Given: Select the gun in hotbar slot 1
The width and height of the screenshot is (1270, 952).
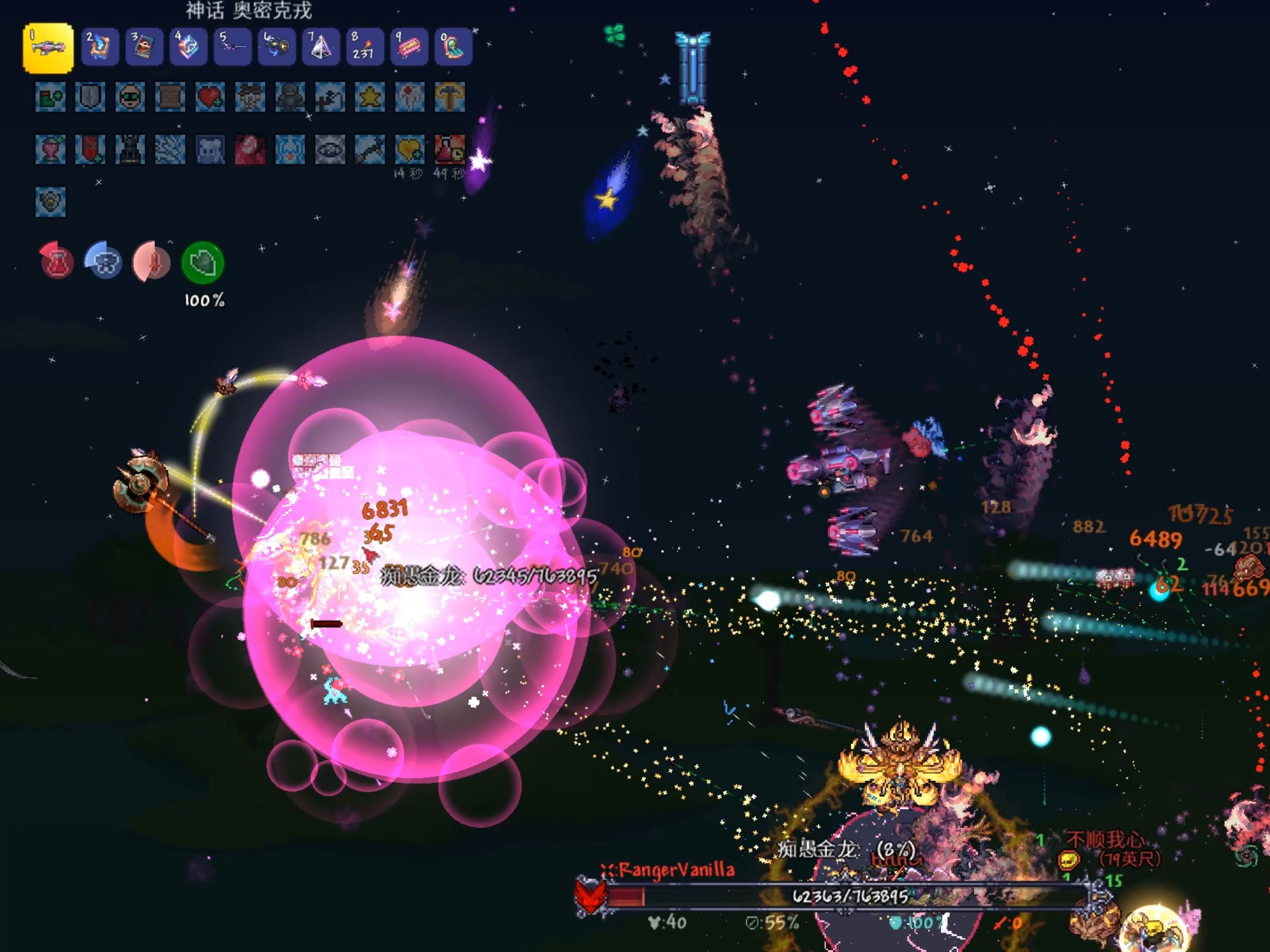Looking at the screenshot, I should pos(48,48).
